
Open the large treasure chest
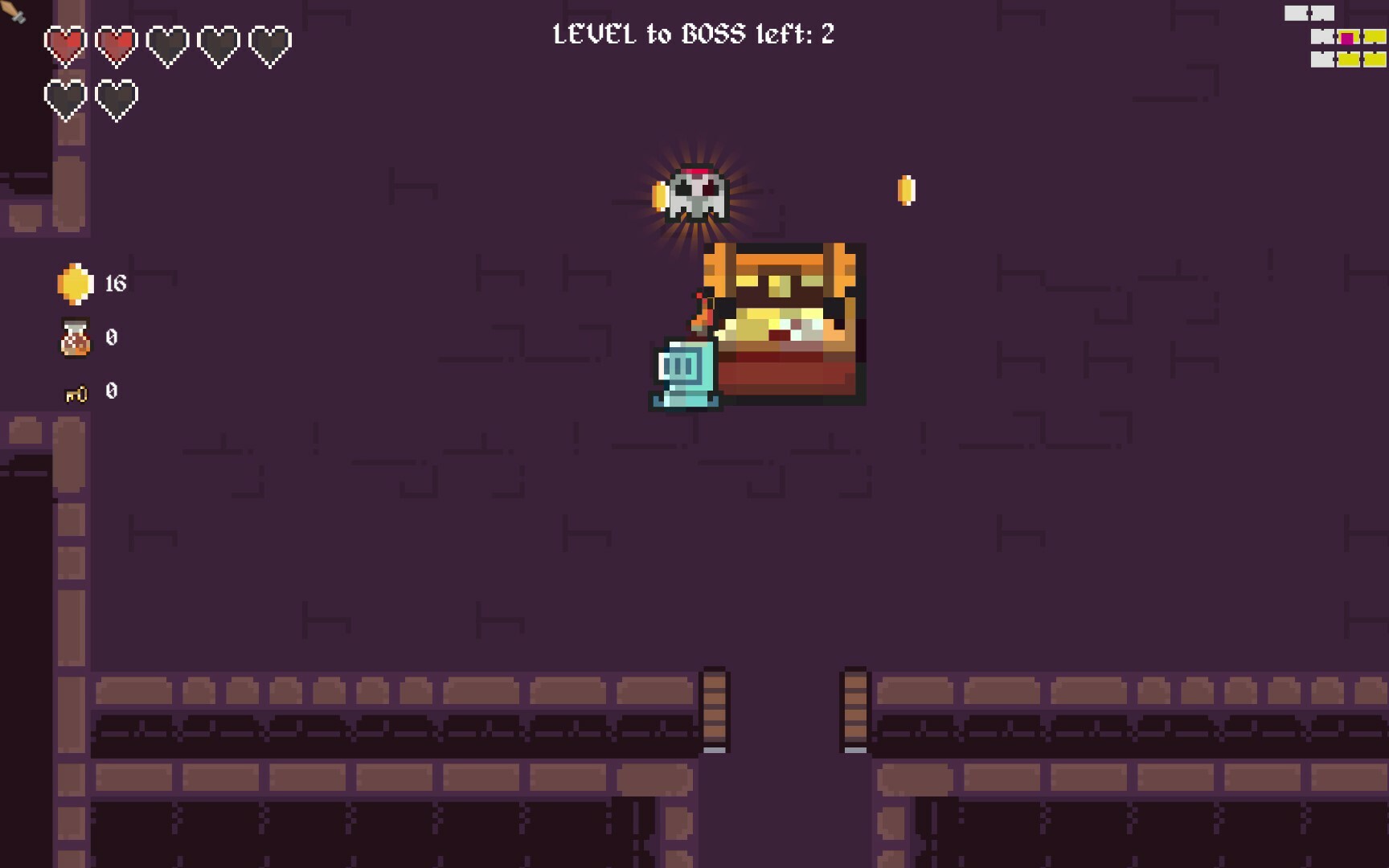pyautogui.click(x=784, y=321)
